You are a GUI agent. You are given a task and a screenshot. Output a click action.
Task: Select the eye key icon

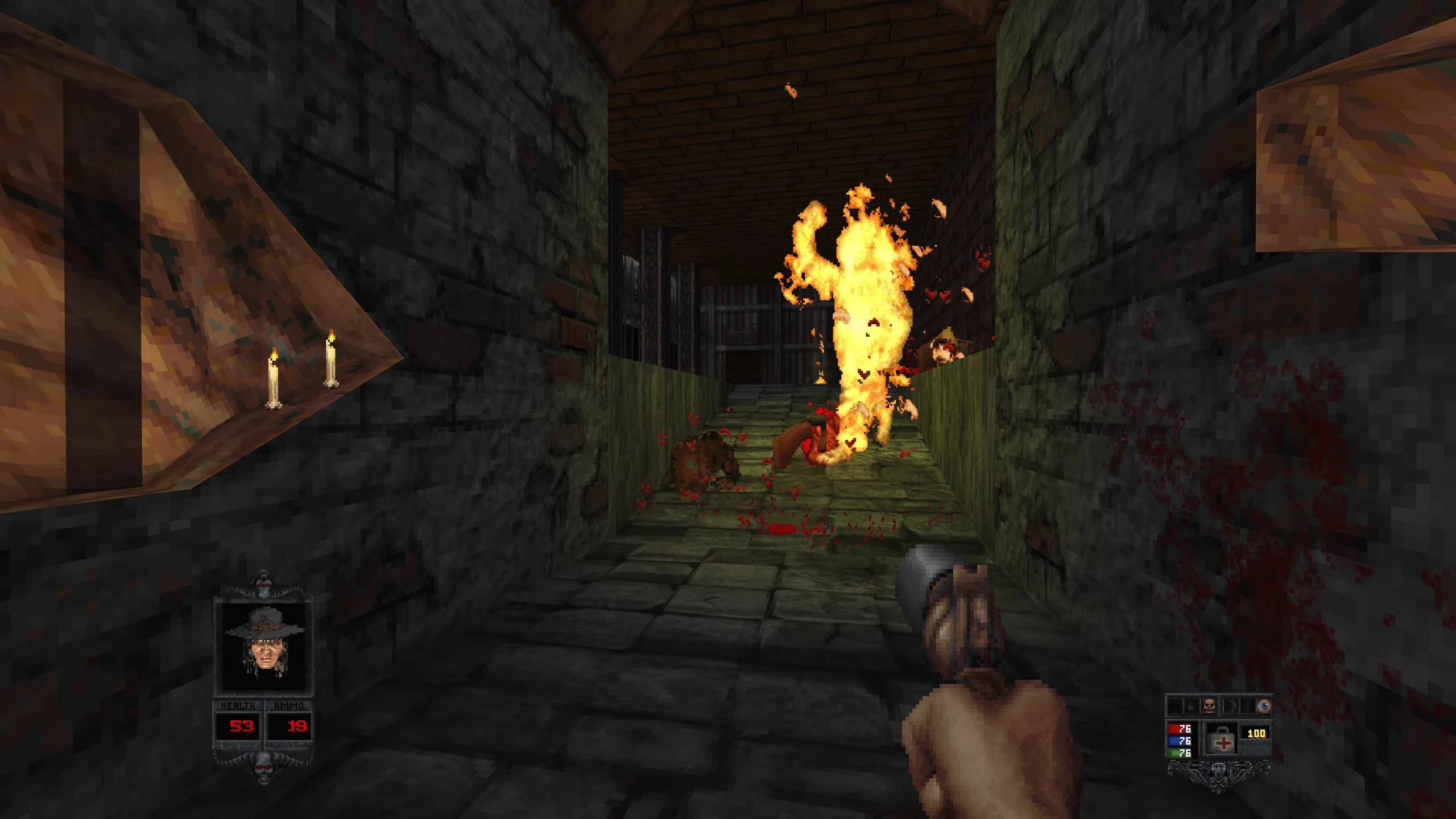(1263, 706)
